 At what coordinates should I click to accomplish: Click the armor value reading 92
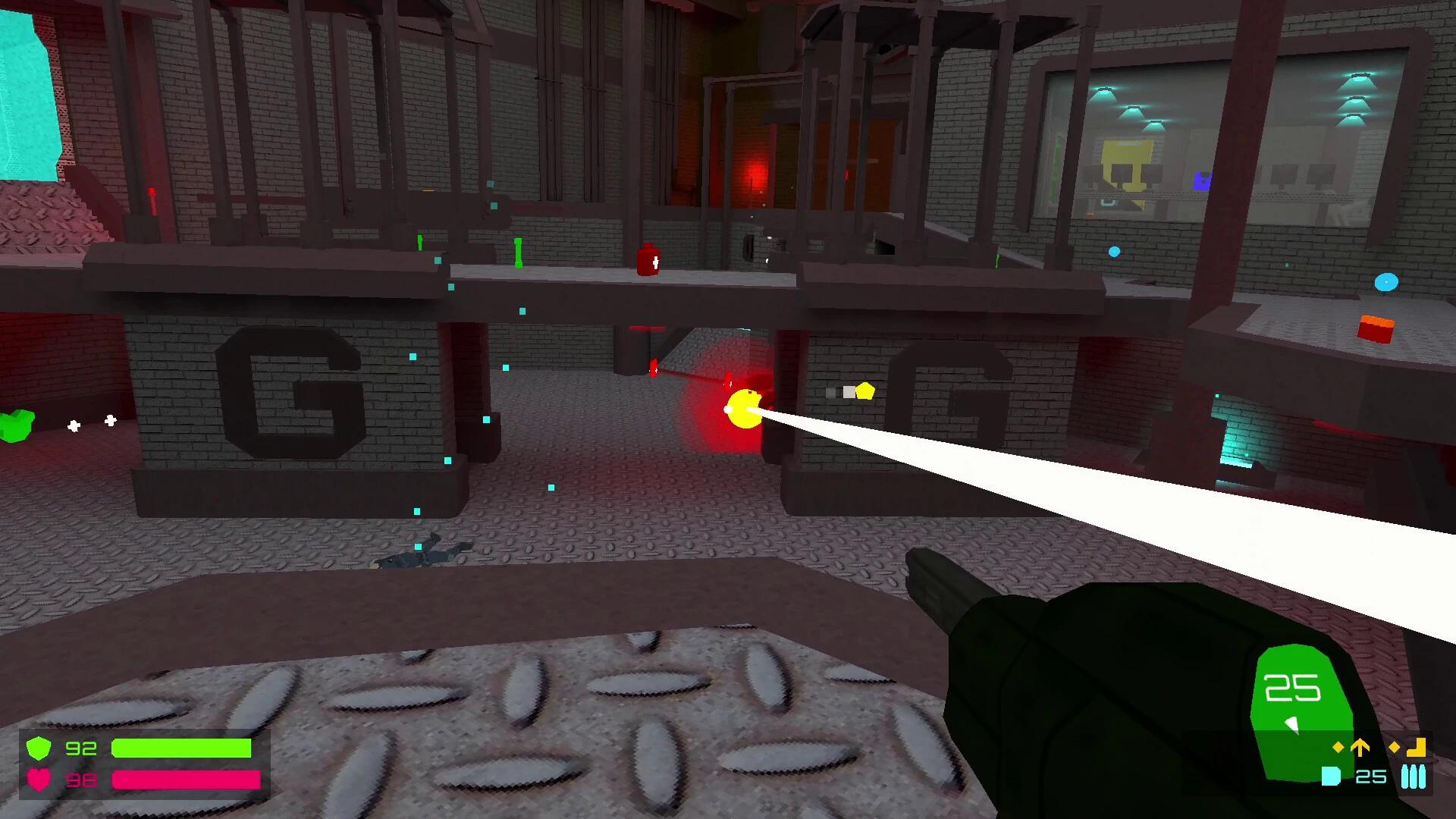coord(83,748)
